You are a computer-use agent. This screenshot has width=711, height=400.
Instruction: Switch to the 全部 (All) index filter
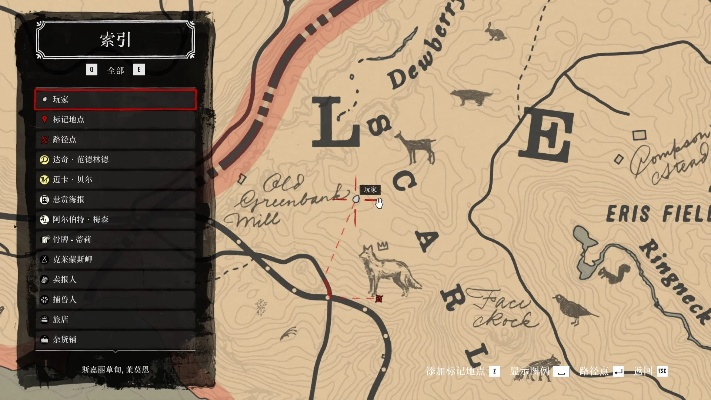(115, 70)
